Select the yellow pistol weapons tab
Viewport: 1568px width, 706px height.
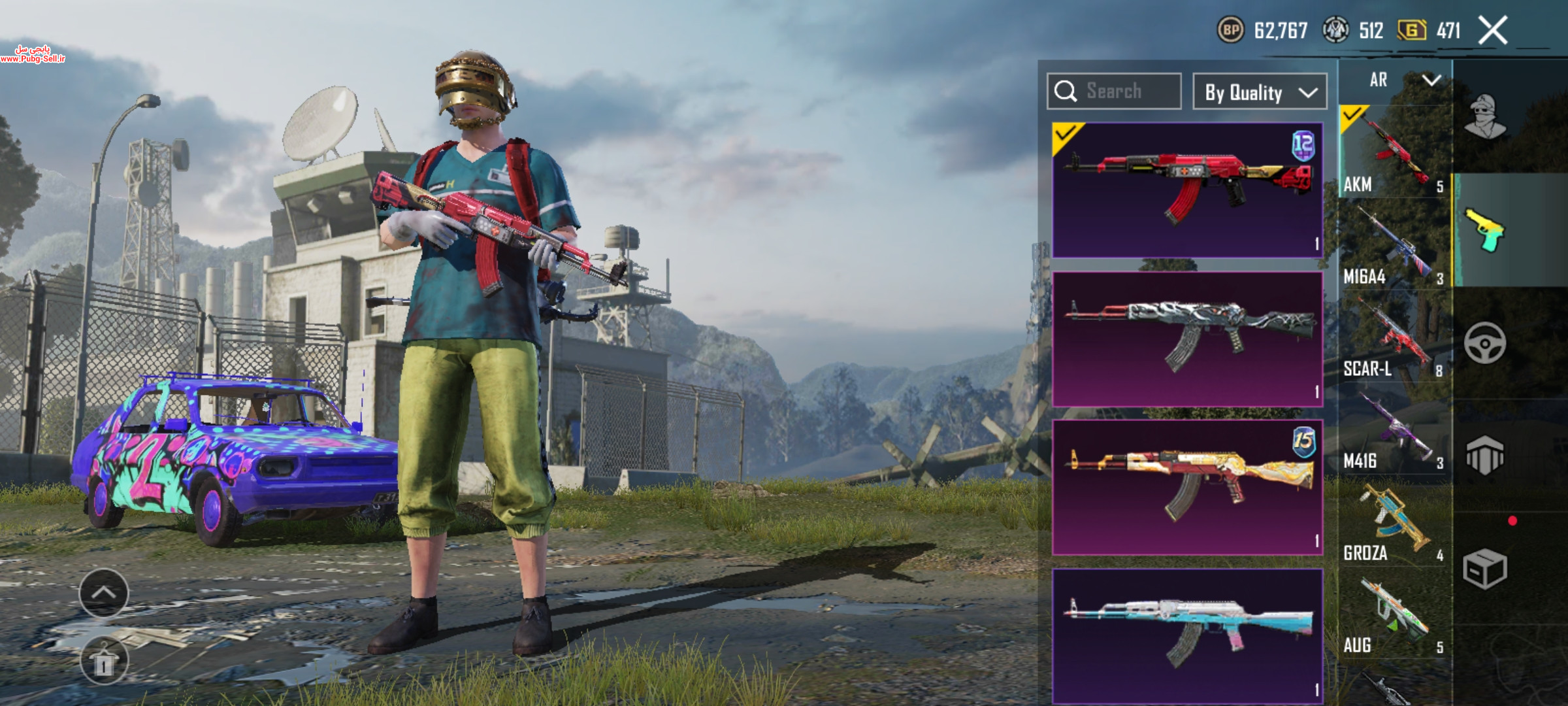tap(1485, 230)
